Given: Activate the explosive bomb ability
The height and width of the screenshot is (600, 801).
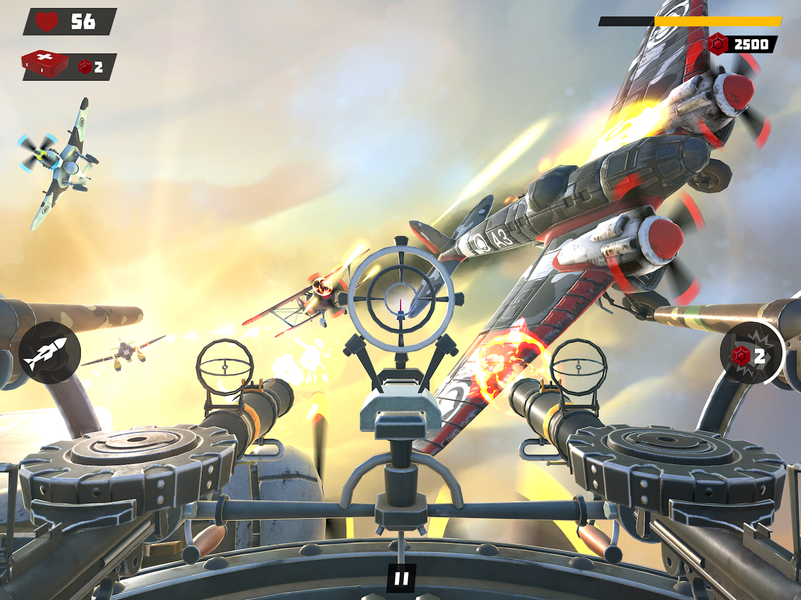Looking at the screenshot, I should (751, 354).
